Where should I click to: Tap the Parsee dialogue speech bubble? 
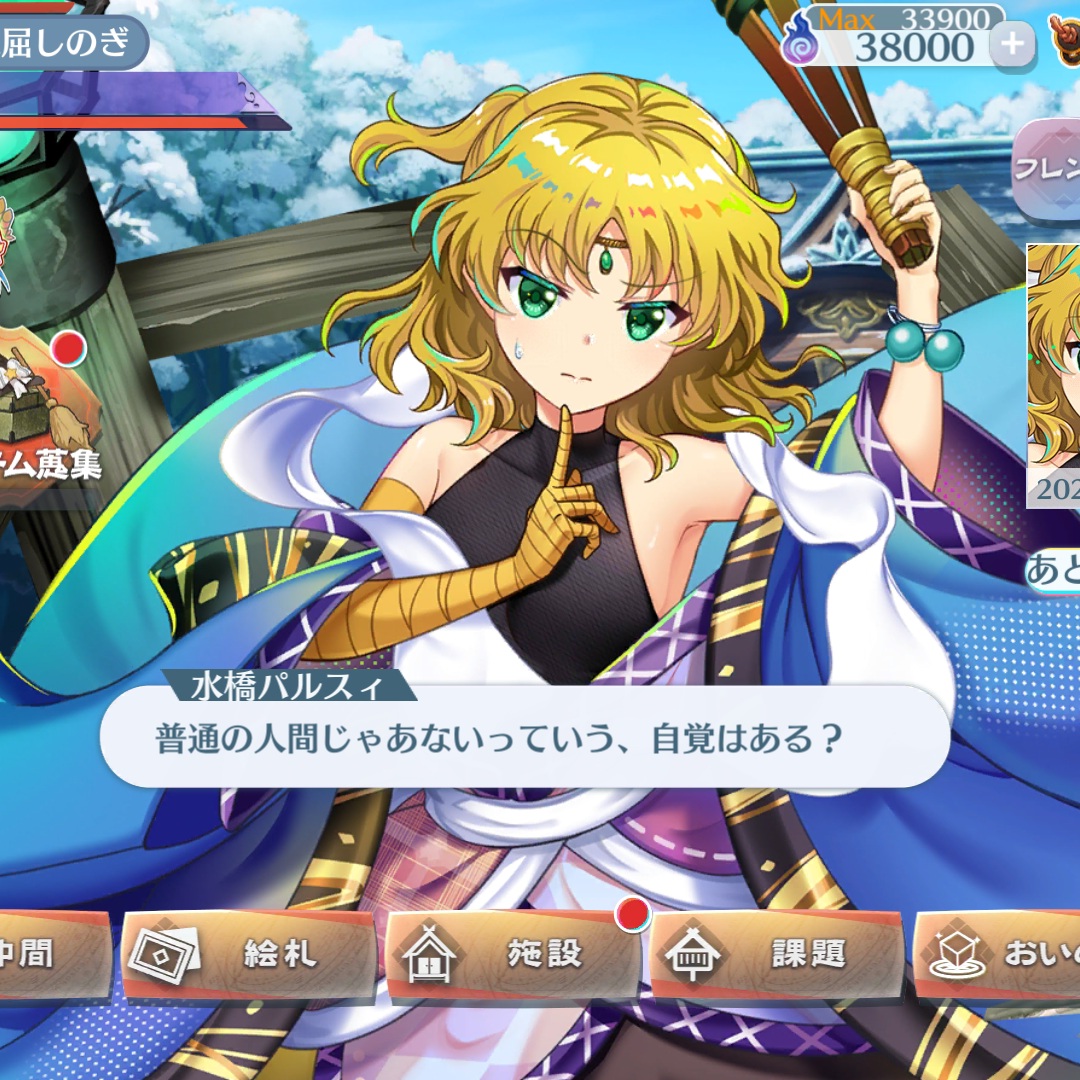pyautogui.click(x=524, y=738)
